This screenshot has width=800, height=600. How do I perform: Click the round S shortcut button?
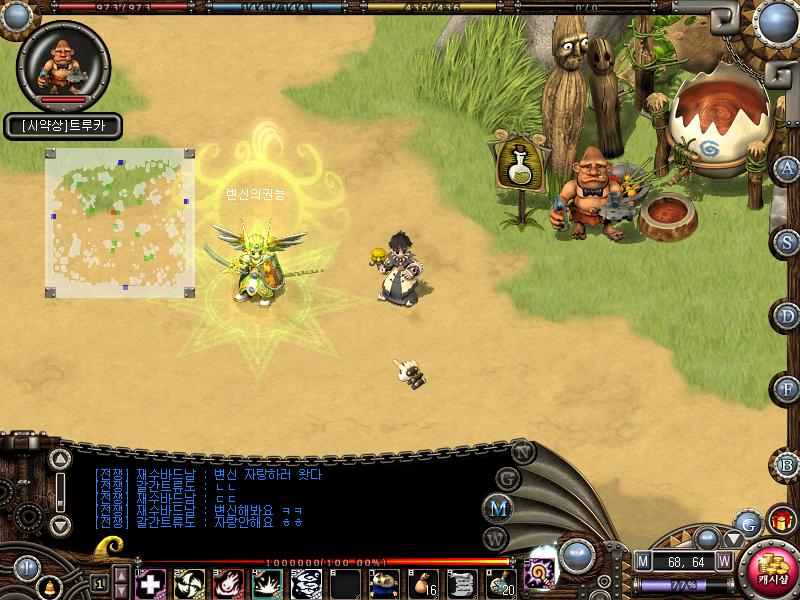click(x=787, y=242)
